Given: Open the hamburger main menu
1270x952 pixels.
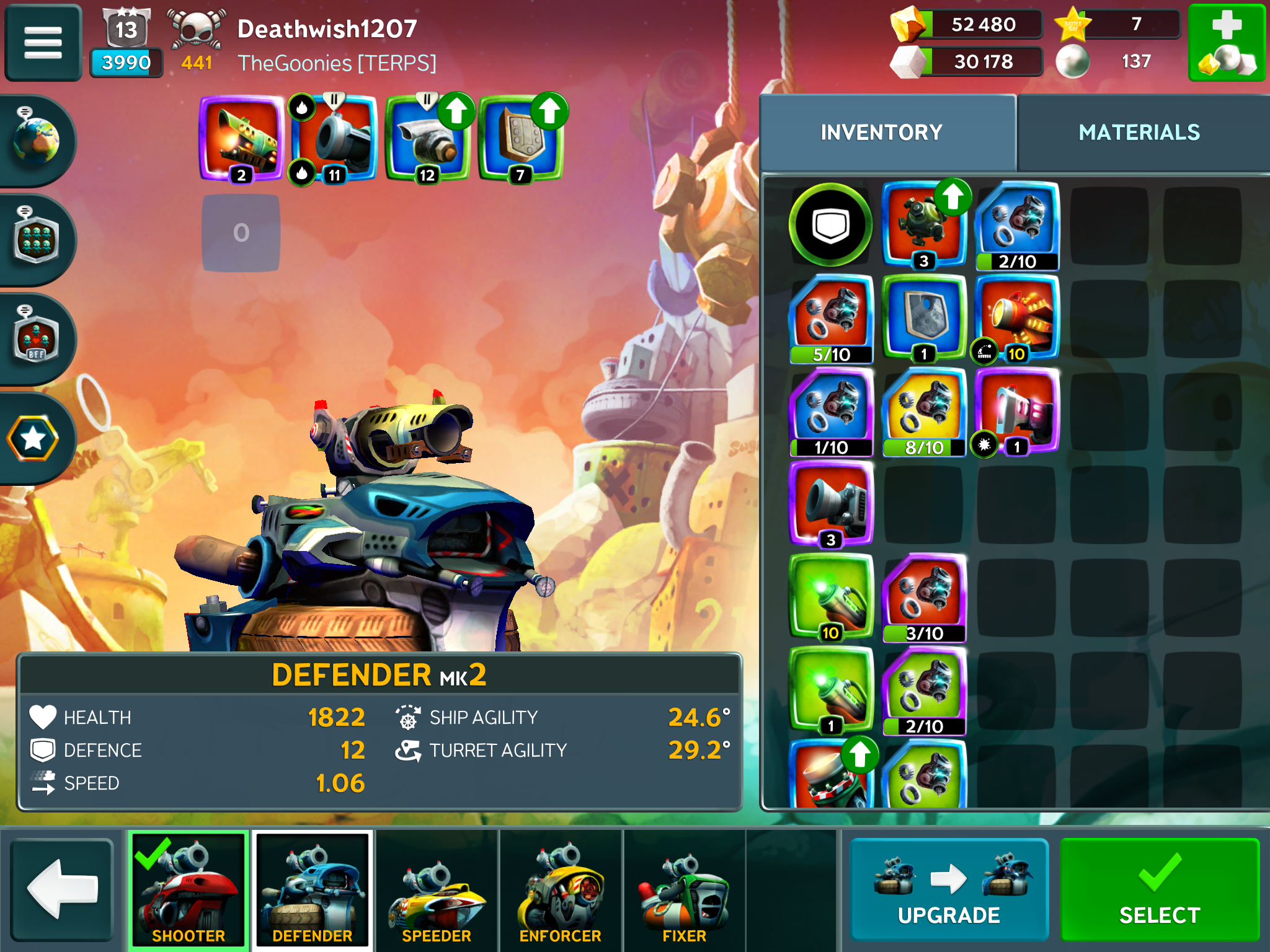Looking at the screenshot, I should tap(43, 42).
